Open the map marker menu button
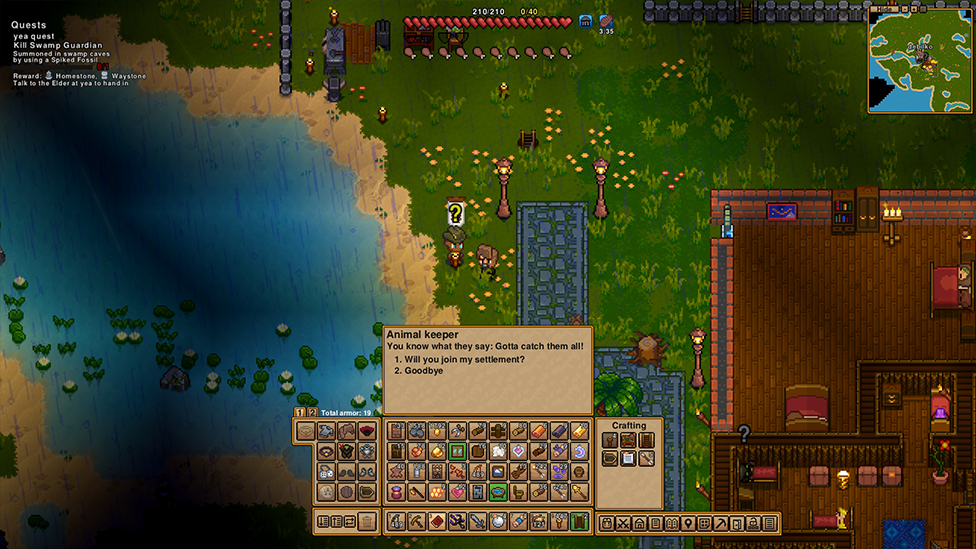The height and width of the screenshot is (549, 976). coord(688,523)
